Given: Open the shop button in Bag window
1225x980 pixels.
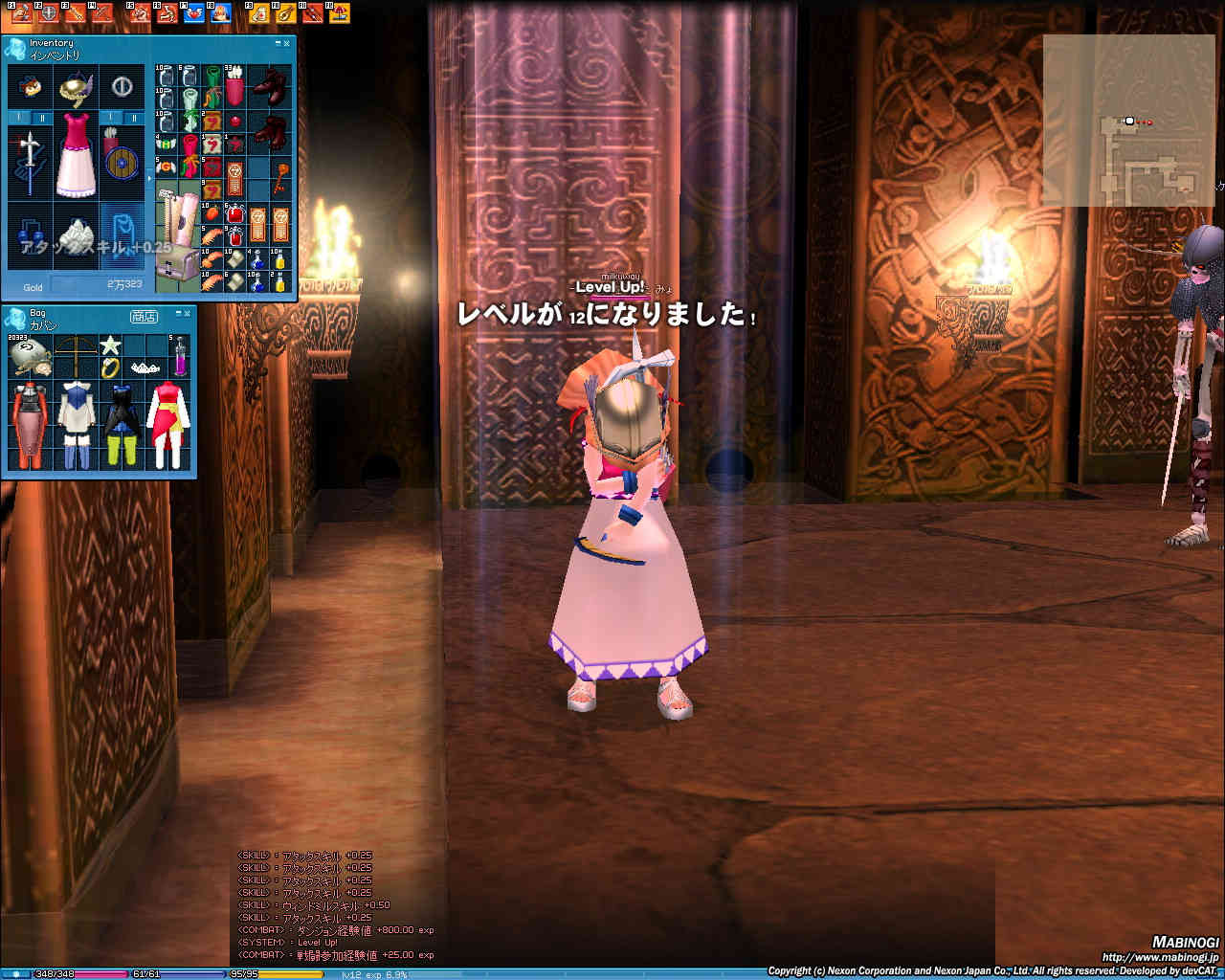Looking at the screenshot, I should tap(145, 316).
